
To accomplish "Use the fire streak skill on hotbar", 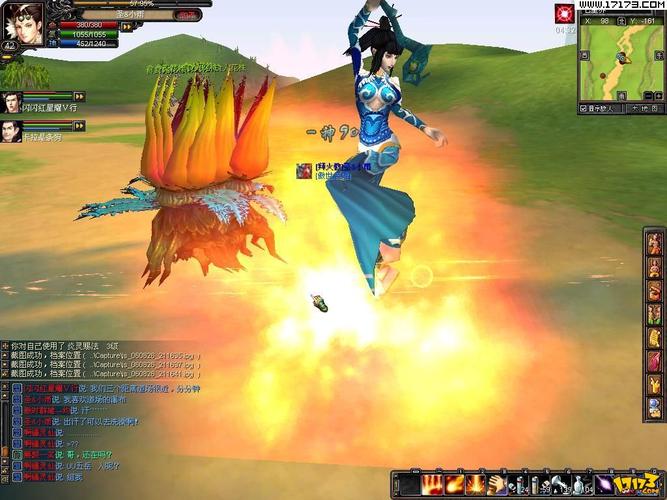I will pos(452,485).
